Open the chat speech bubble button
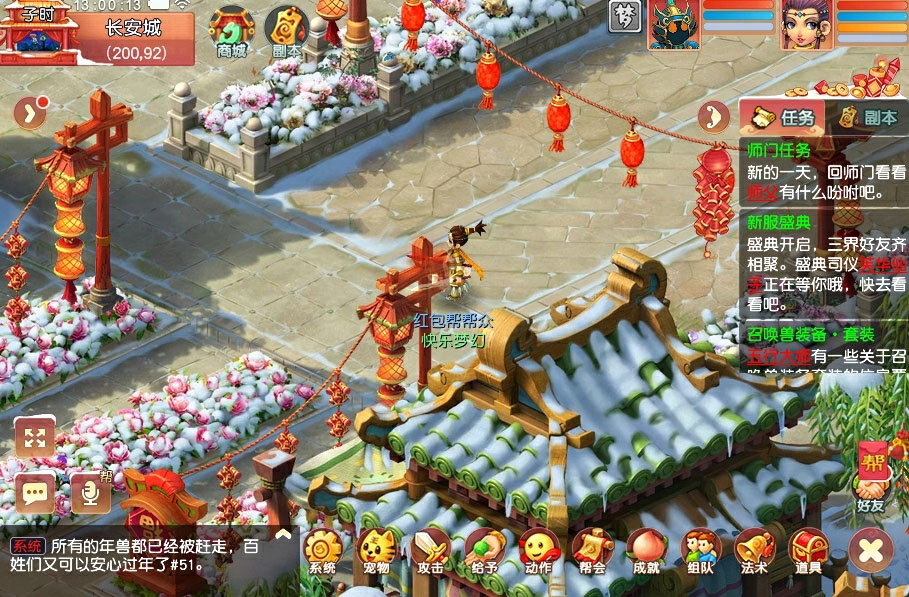Screen dimensions: 909x597 click(x=35, y=492)
